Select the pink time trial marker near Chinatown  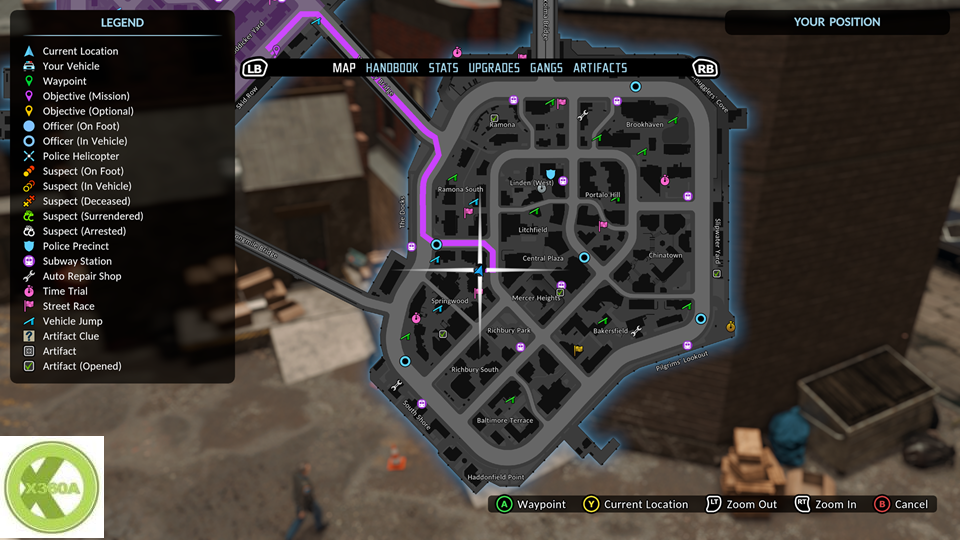[x=665, y=181]
